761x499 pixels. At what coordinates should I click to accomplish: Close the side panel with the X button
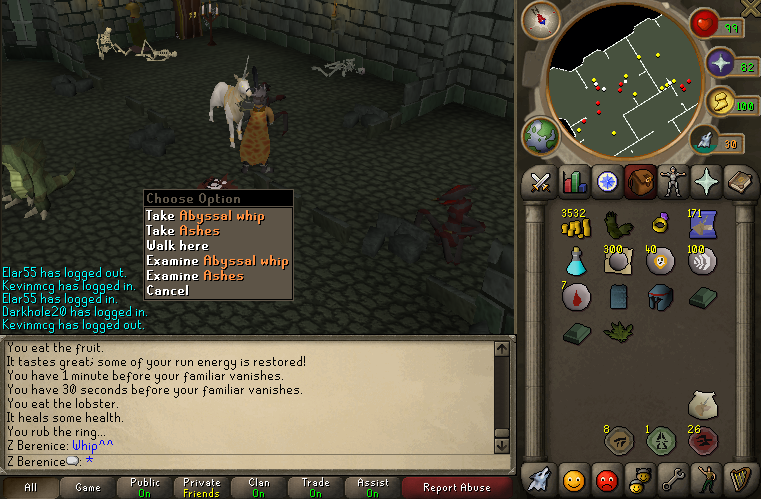(750, 8)
